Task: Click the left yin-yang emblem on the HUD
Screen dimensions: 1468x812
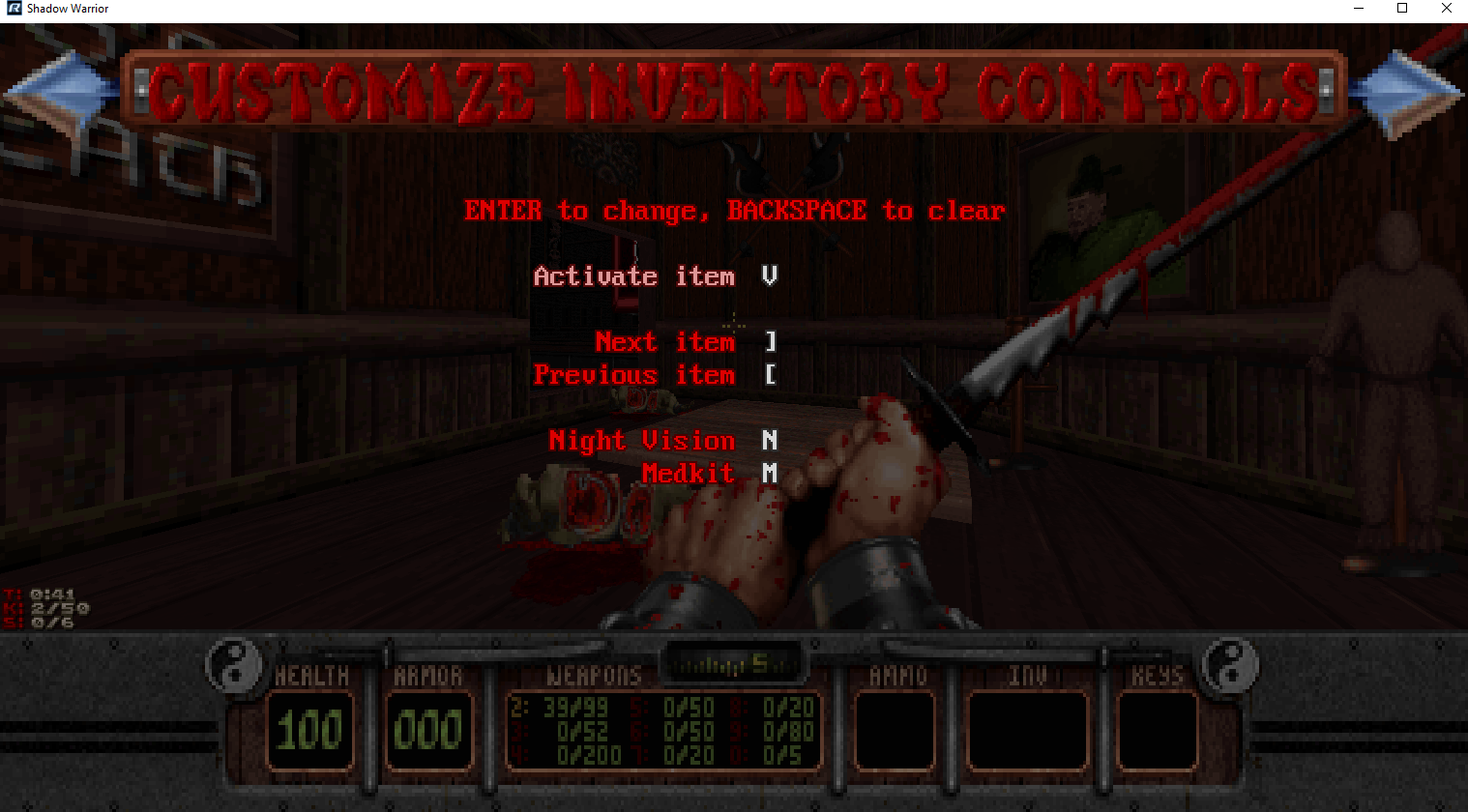Action: pos(235,663)
